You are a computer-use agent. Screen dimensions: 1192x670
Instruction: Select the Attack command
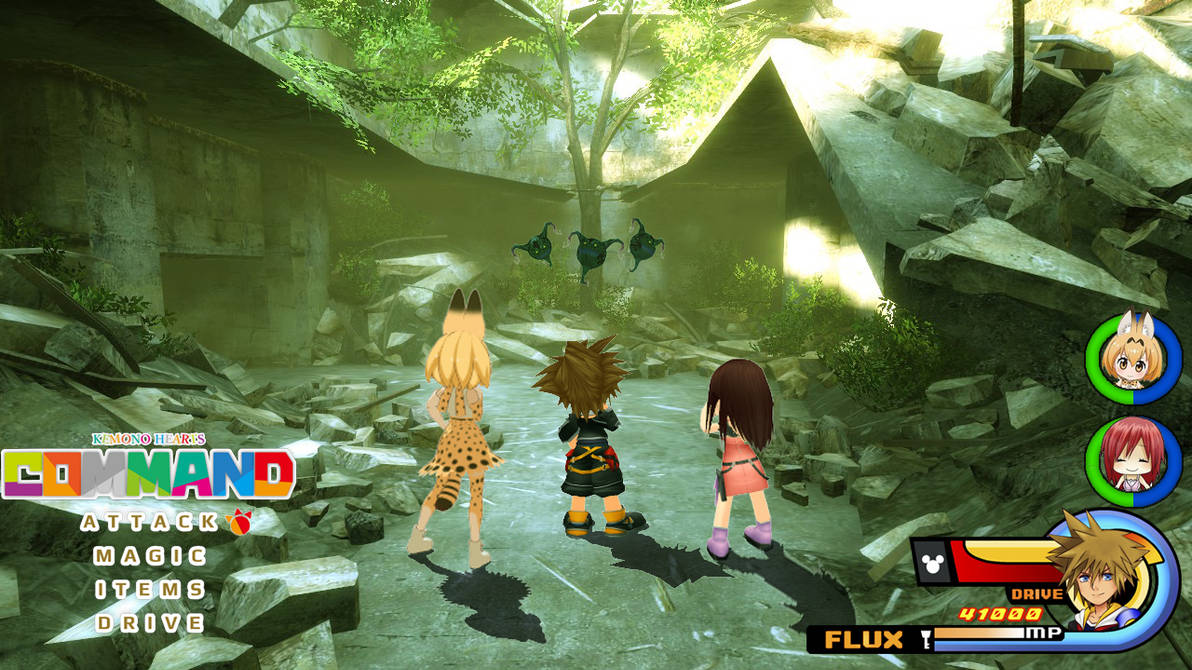(x=149, y=522)
